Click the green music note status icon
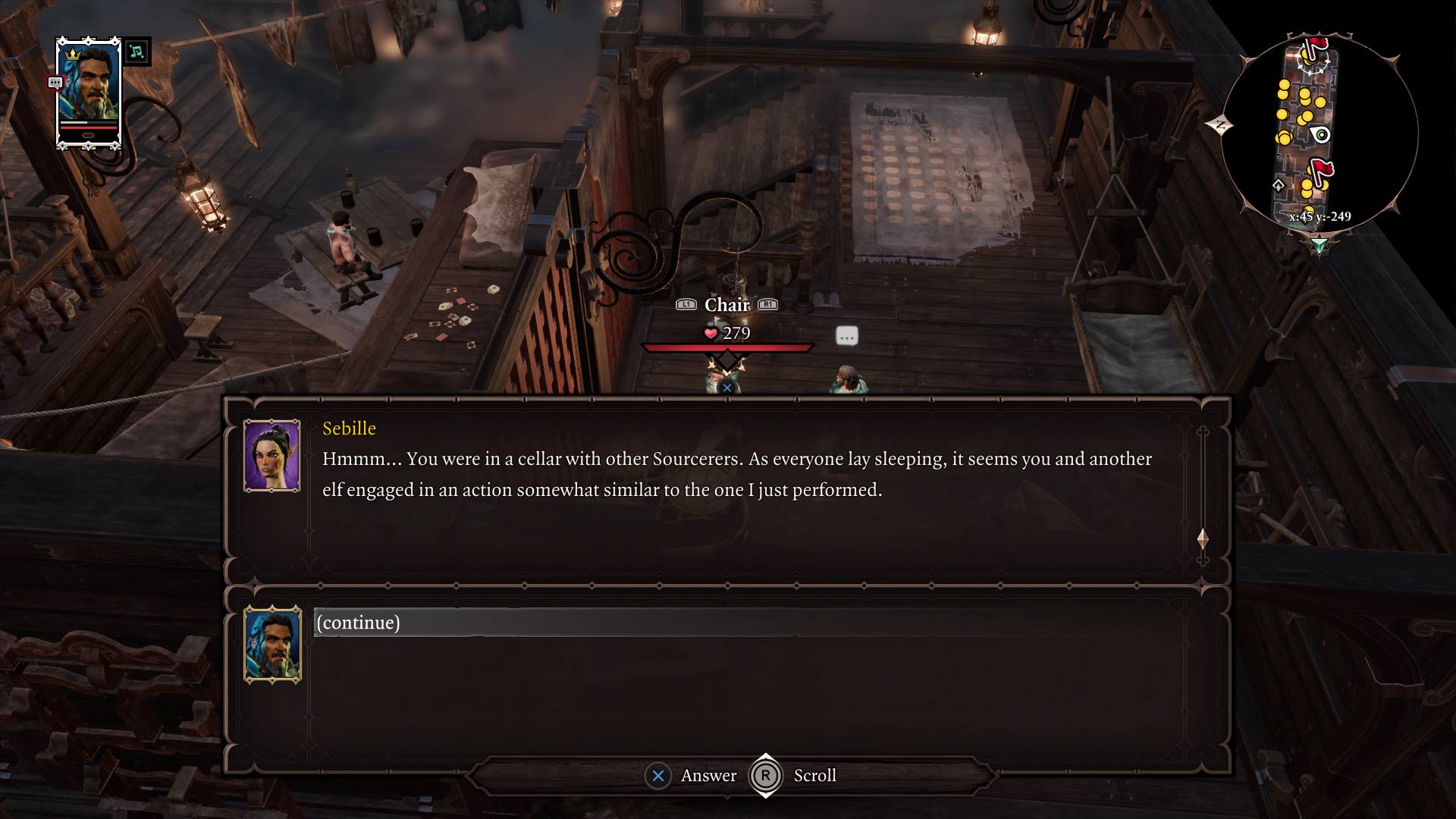1456x819 pixels. pos(136,52)
